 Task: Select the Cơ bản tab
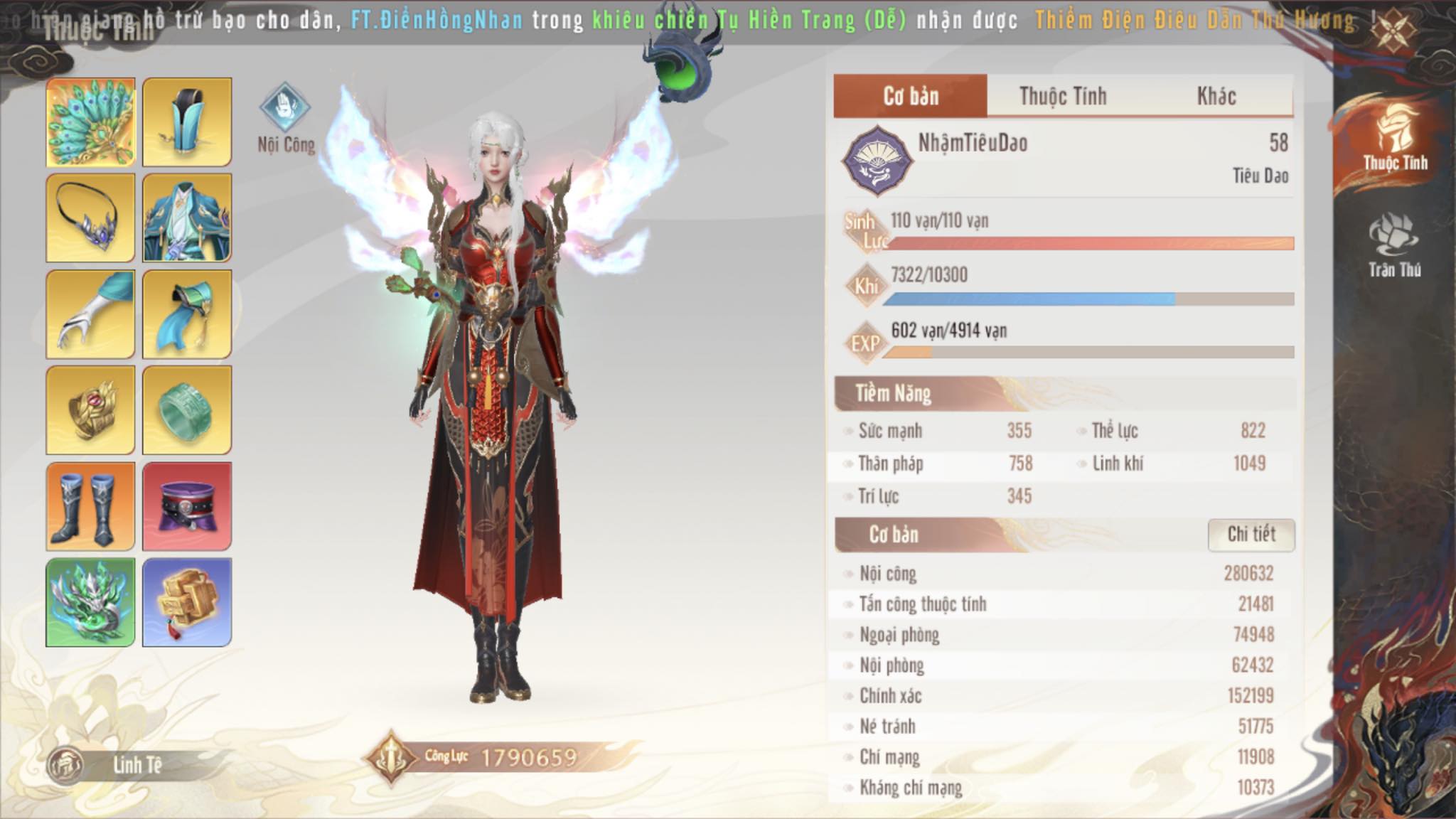tap(911, 96)
